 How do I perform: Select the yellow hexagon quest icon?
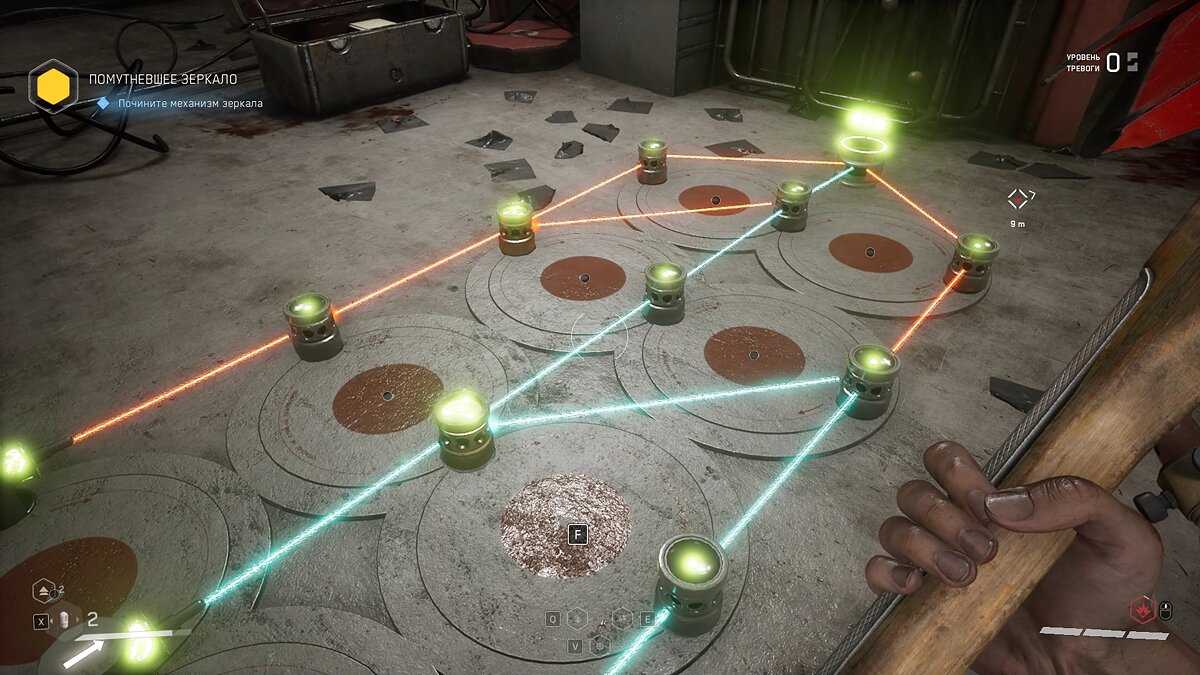[x=53, y=86]
